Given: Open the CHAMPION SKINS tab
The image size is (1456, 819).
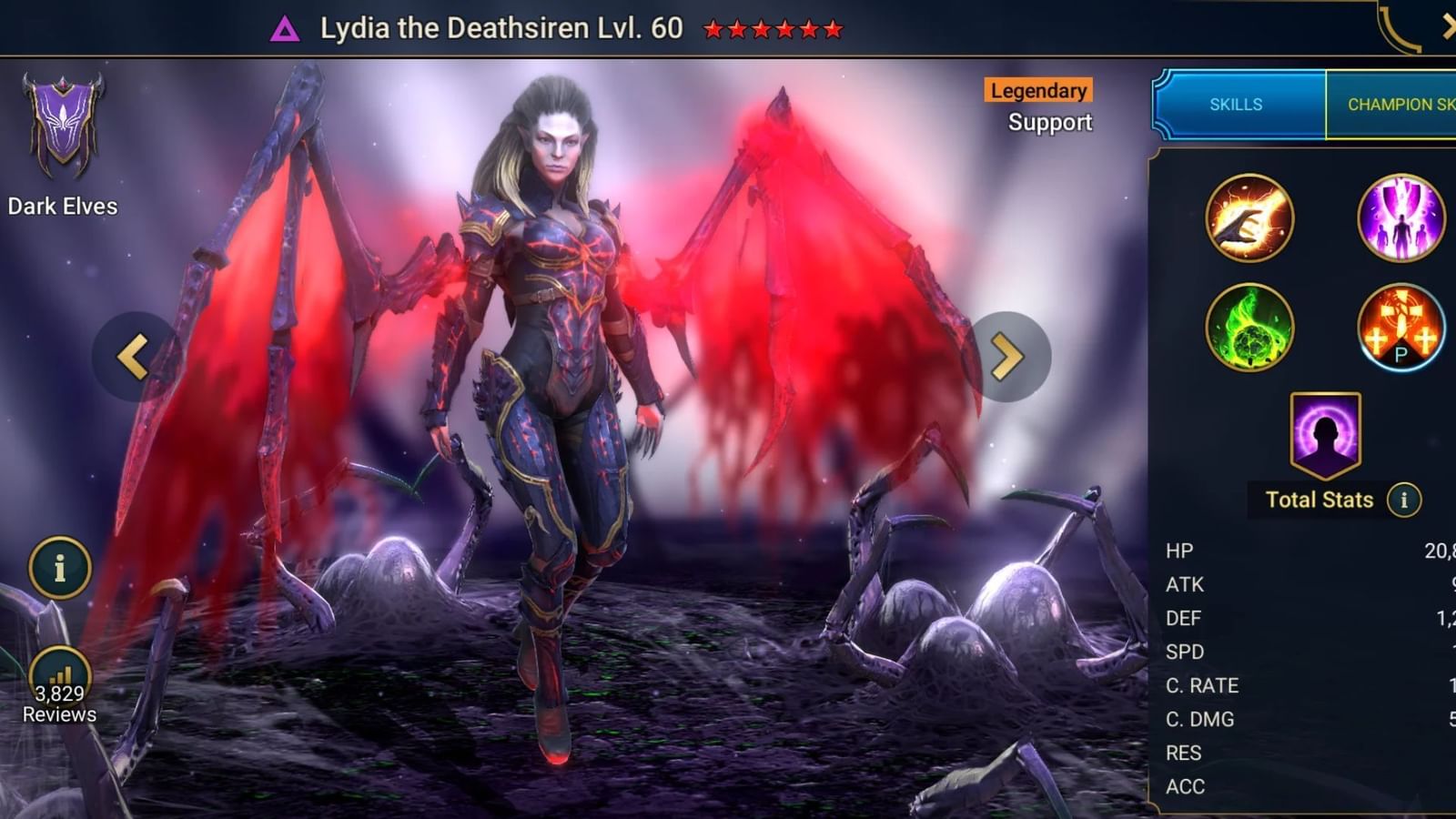Looking at the screenshot, I should tap(1401, 105).
